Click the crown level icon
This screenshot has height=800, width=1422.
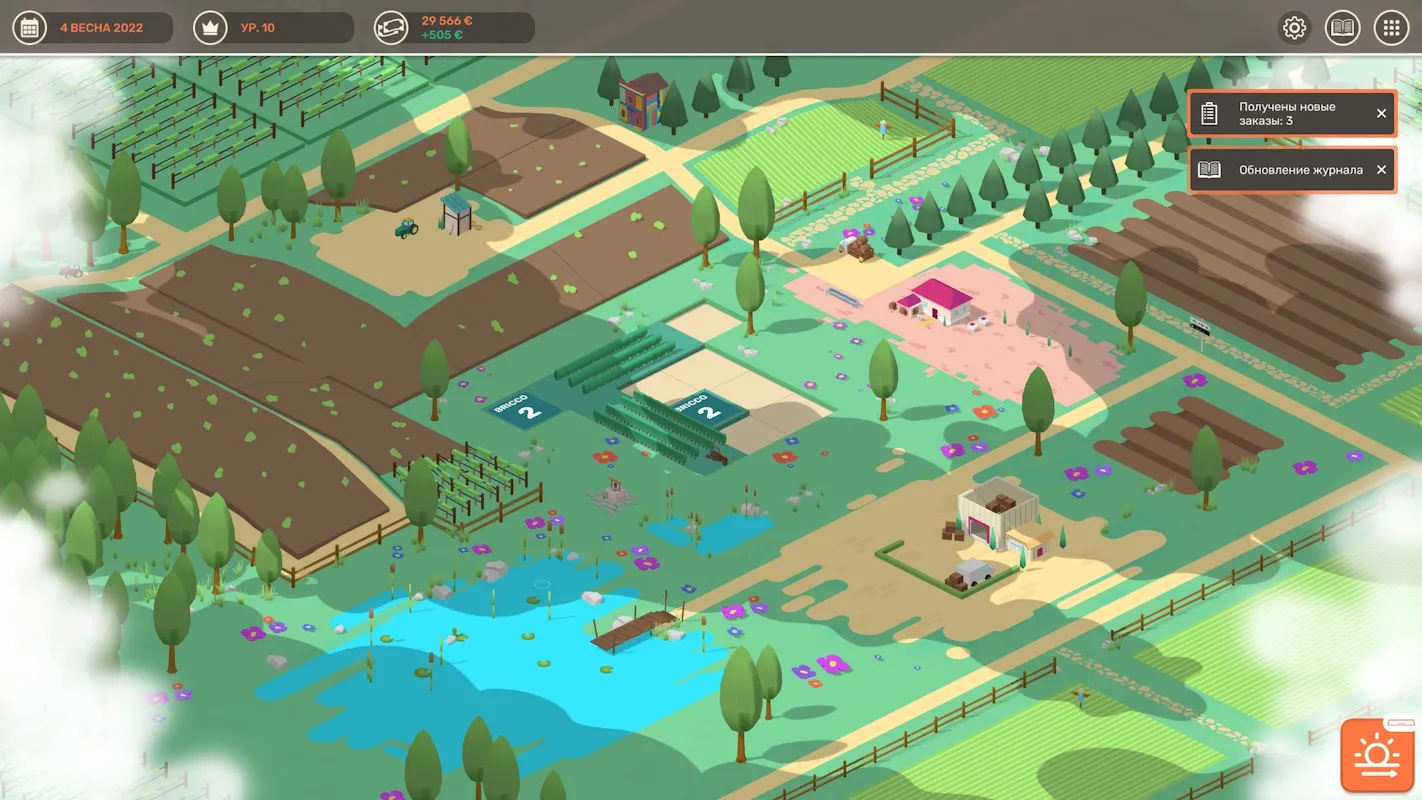[x=210, y=28]
